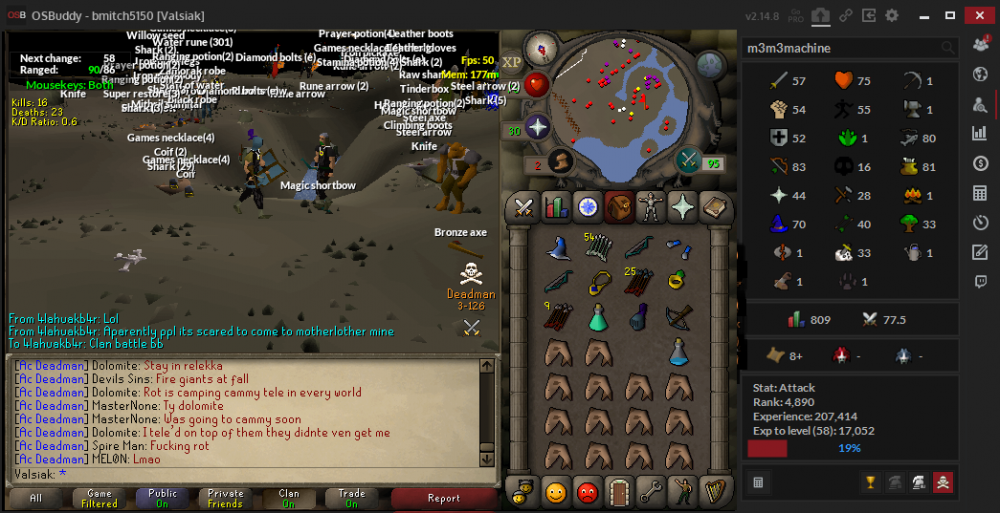Viewport: 1000px width, 513px height.
Task: Open the Combat Options tab
Action: pyautogui.click(x=523, y=207)
